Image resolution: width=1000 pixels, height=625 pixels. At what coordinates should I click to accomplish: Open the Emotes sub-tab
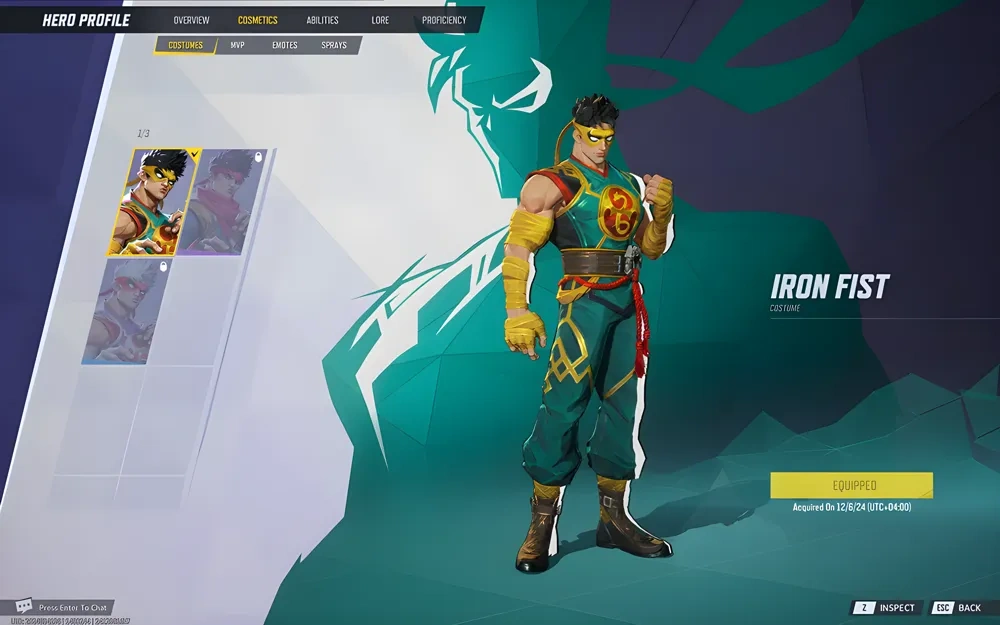tap(285, 45)
